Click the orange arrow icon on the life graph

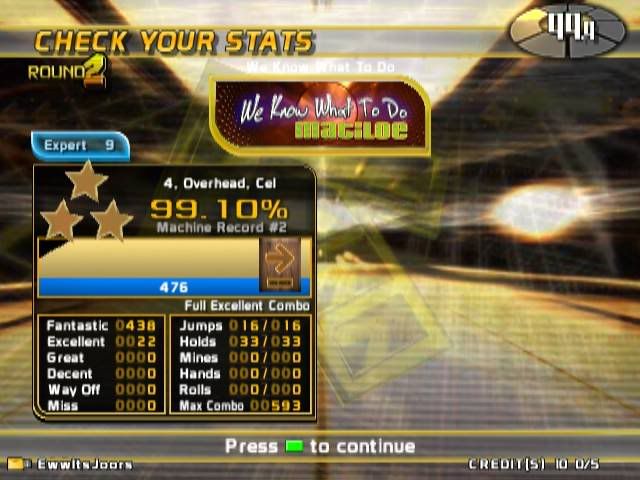(x=280, y=260)
